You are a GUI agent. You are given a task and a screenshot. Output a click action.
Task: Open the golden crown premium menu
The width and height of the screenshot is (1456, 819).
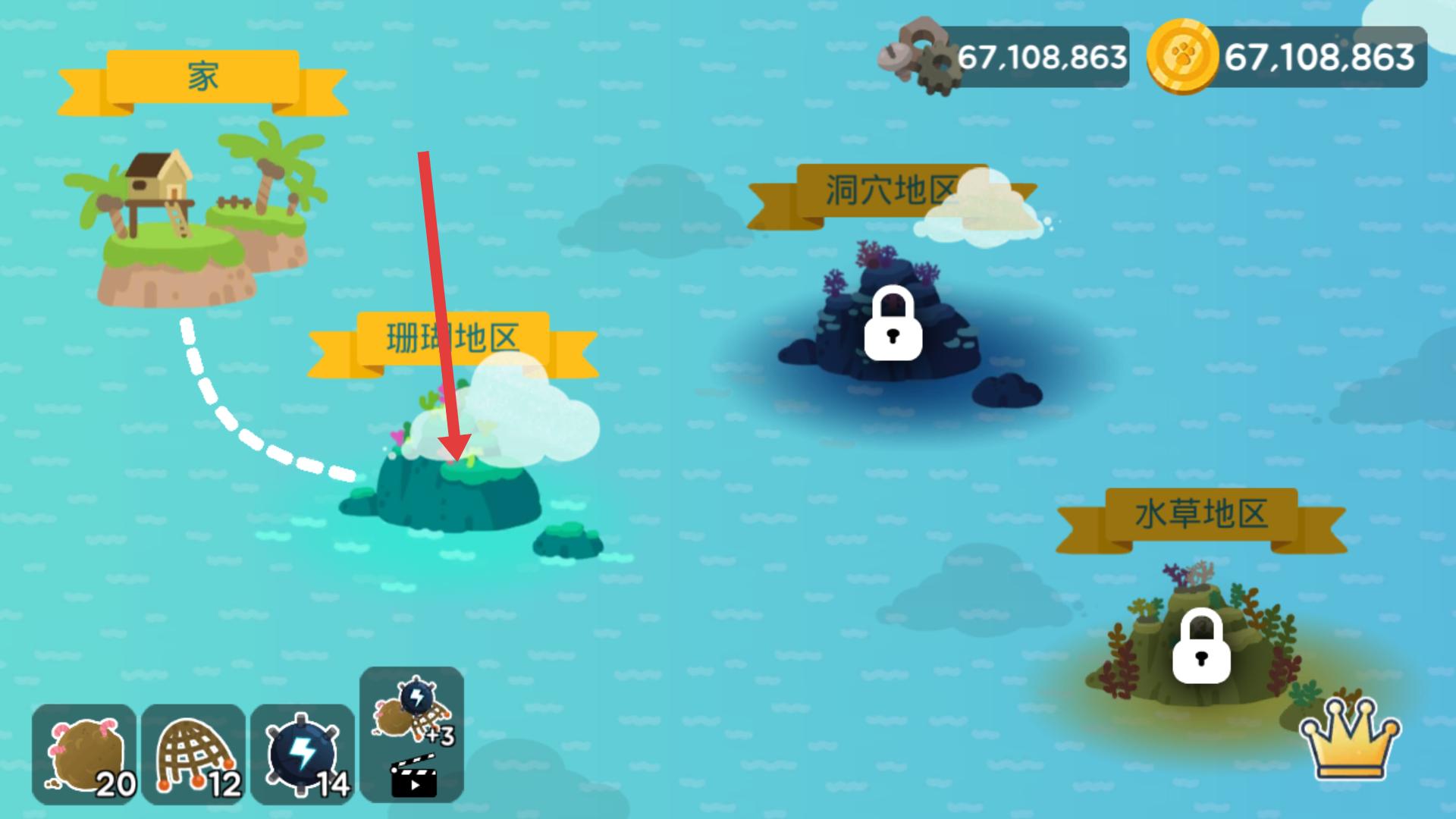pyautogui.click(x=1350, y=739)
